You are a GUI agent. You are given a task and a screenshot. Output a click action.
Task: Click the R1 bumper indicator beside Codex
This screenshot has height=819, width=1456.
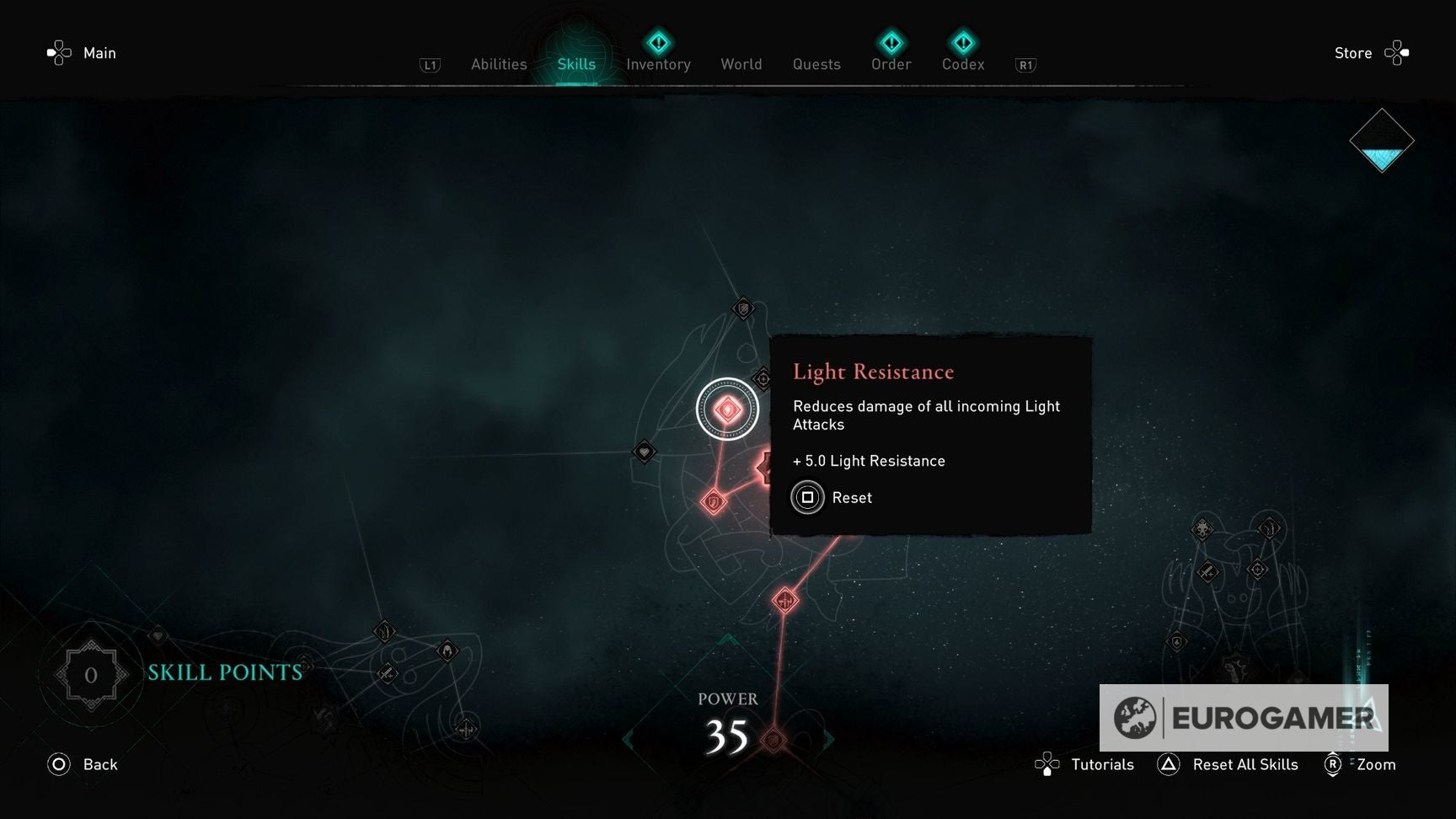(x=1025, y=63)
